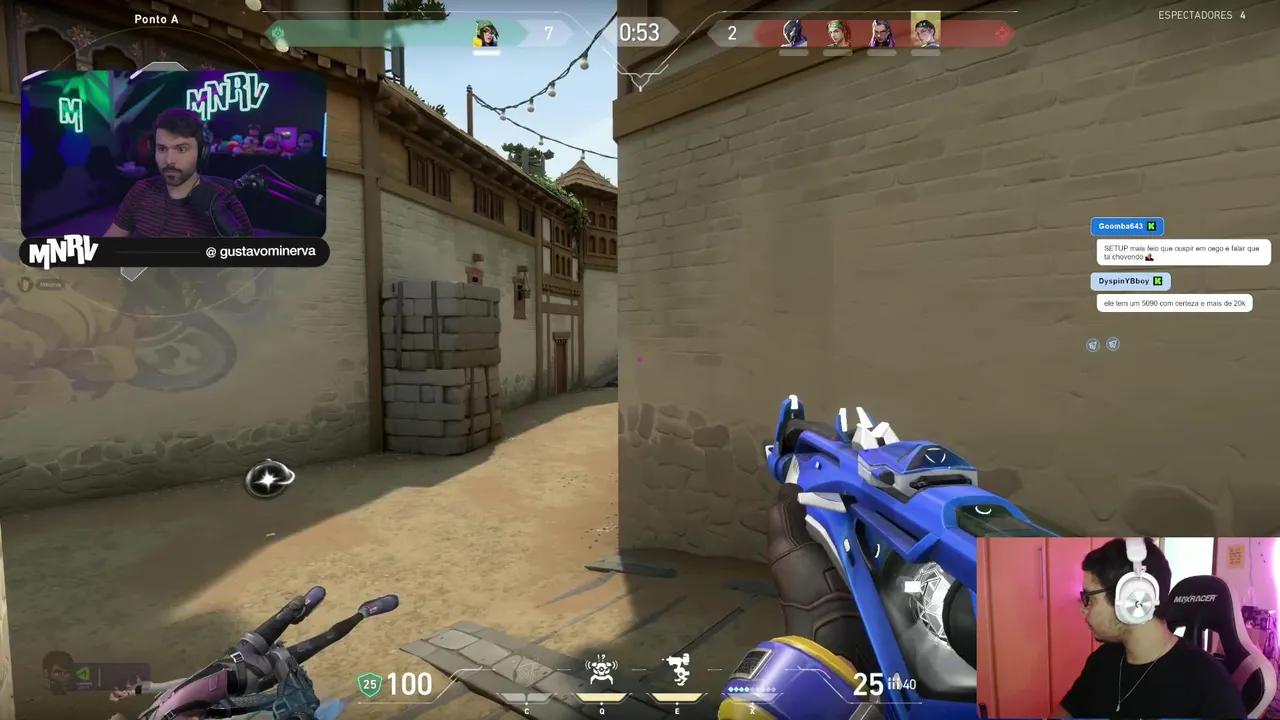The height and width of the screenshot is (720, 1280).
Task: Click the @ gustavominerva handle under the webcam
Action: tap(260, 251)
